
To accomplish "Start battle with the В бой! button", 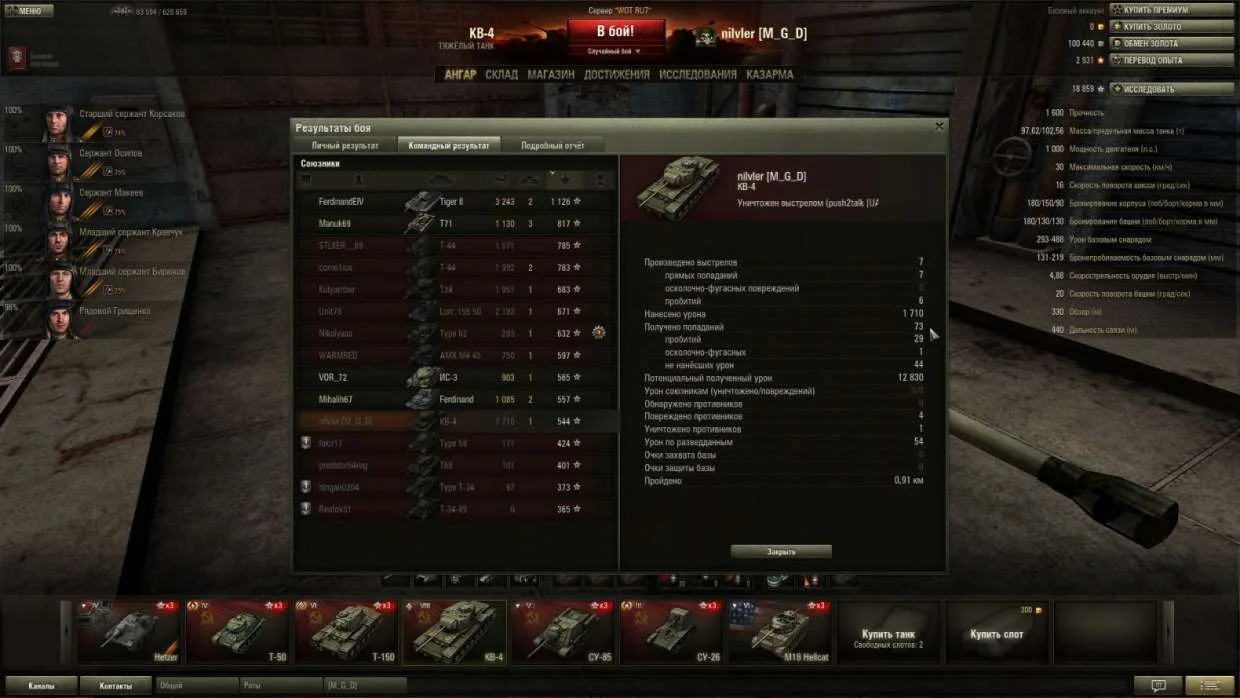I will point(615,31).
